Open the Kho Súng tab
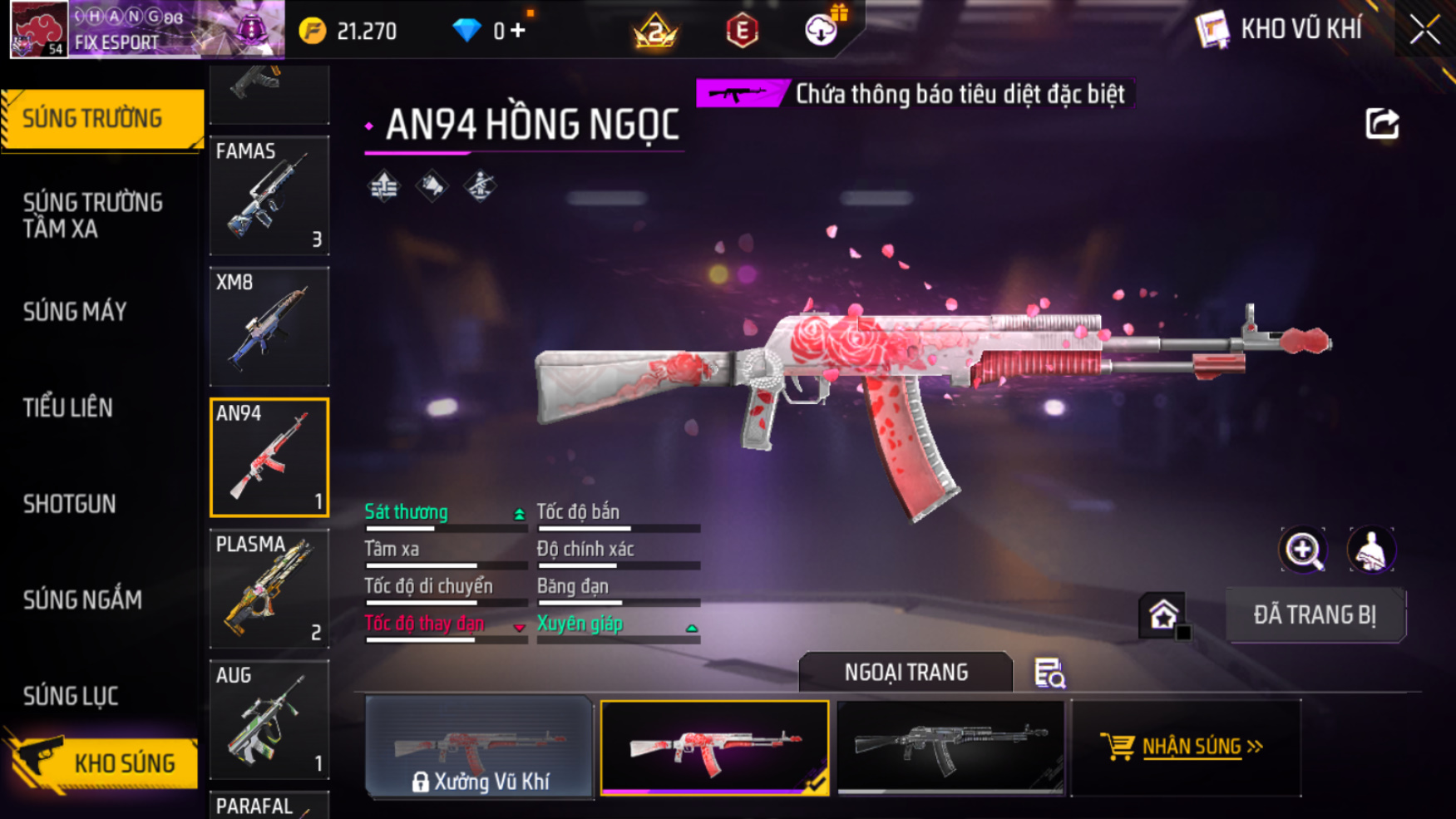The height and width of the screenshot is (819, 1456). pyautogui.click(x=104, y=763)
